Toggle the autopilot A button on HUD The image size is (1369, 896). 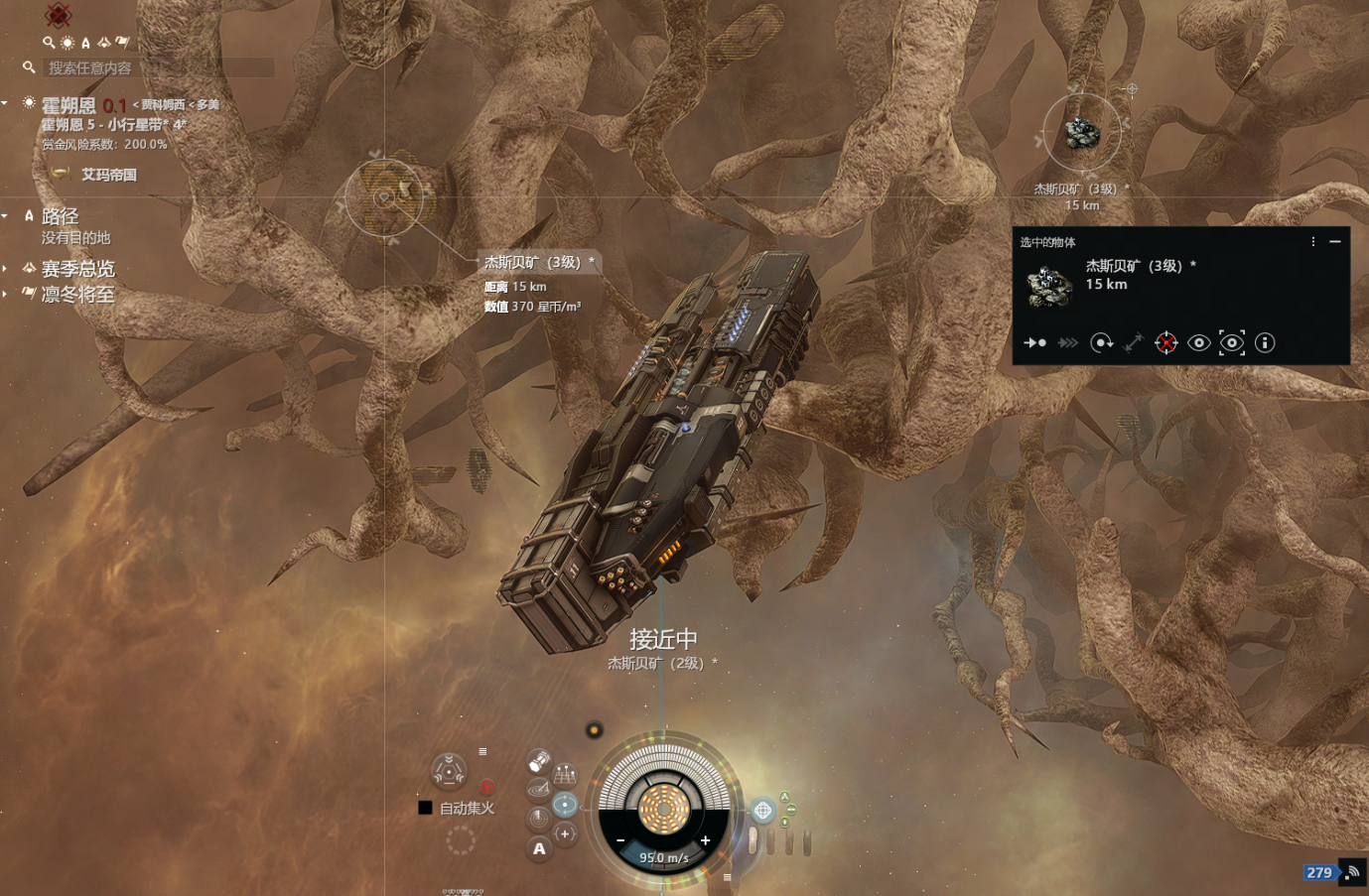(539, 848)
